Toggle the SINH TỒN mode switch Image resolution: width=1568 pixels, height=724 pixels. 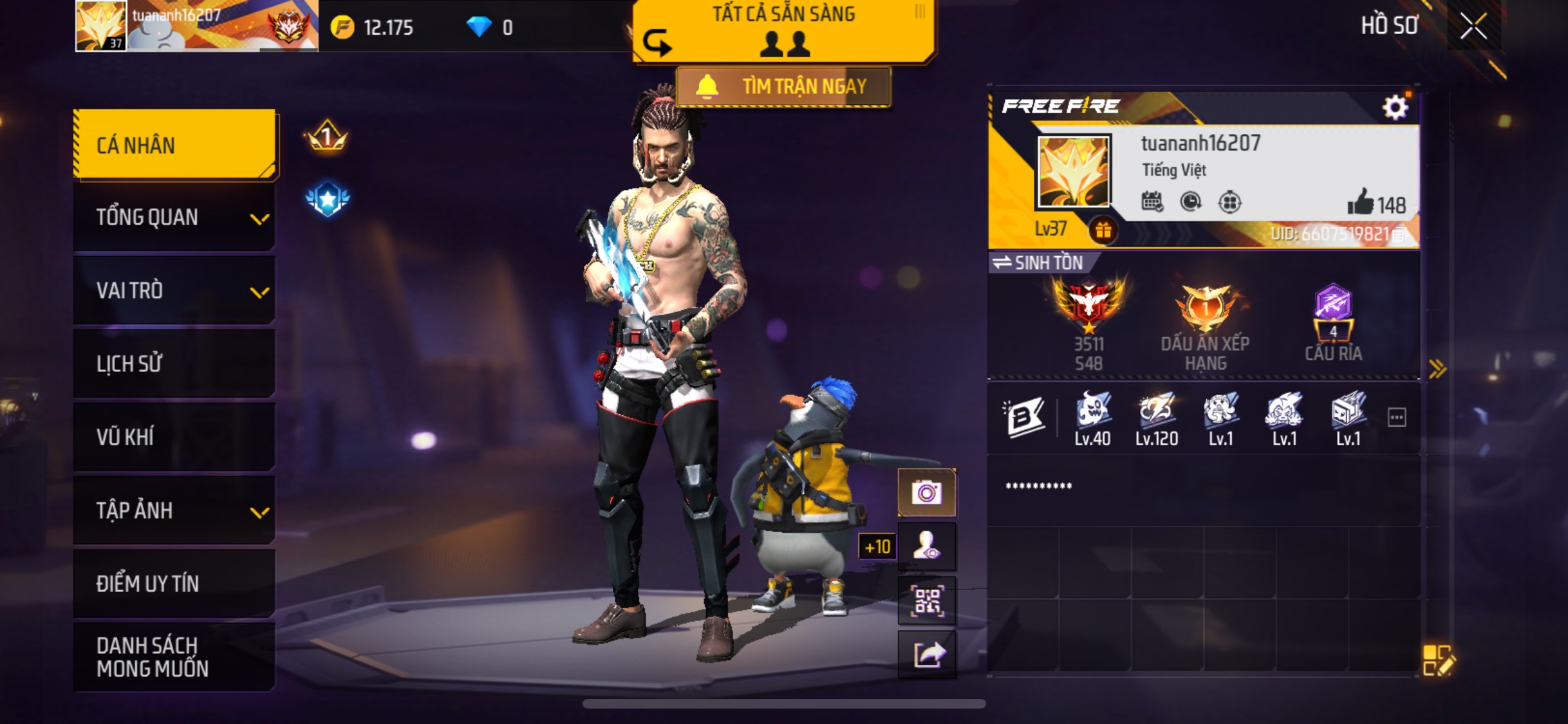tap(1038, 263)
